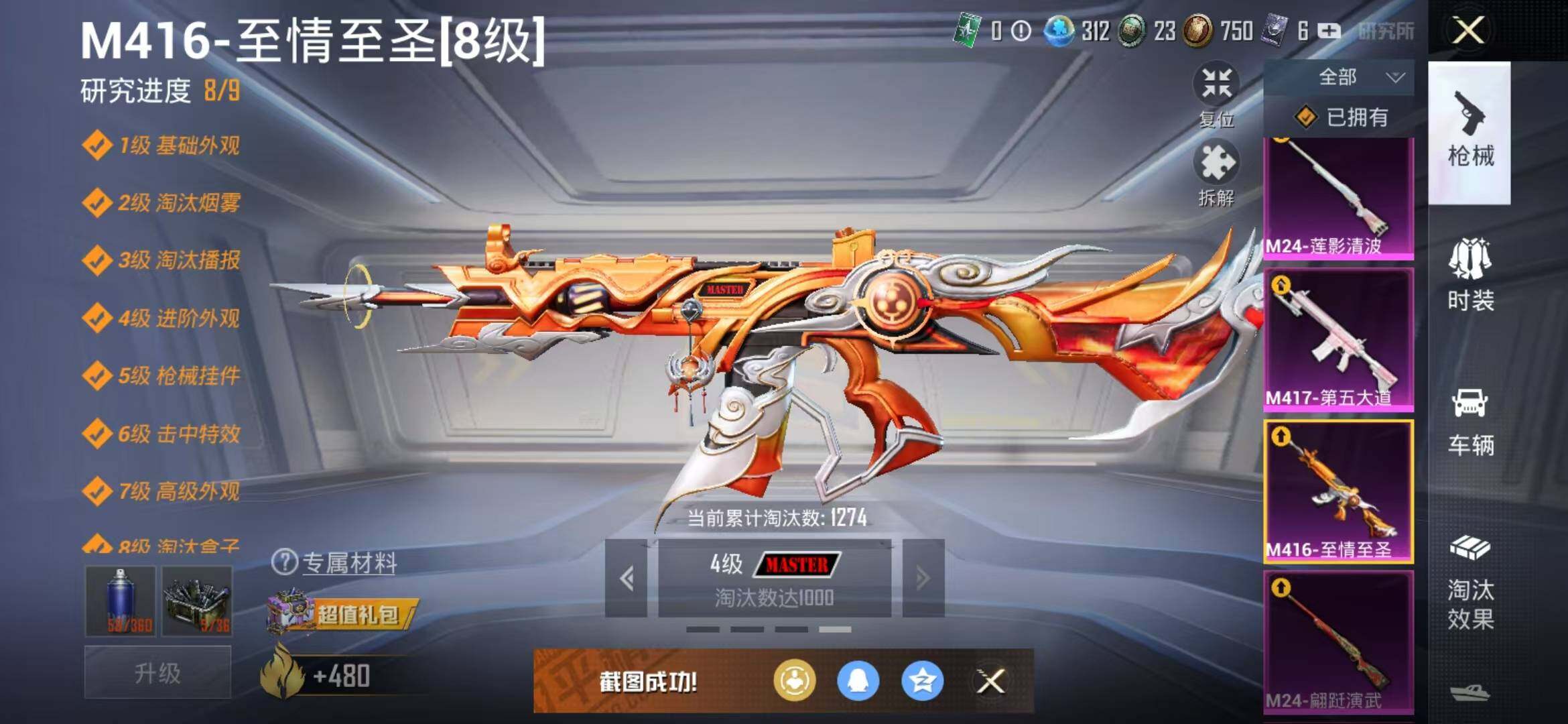The image size is (1568, 724).
Task: Click the 升级 upgrade button
Action: coord(157,672)
